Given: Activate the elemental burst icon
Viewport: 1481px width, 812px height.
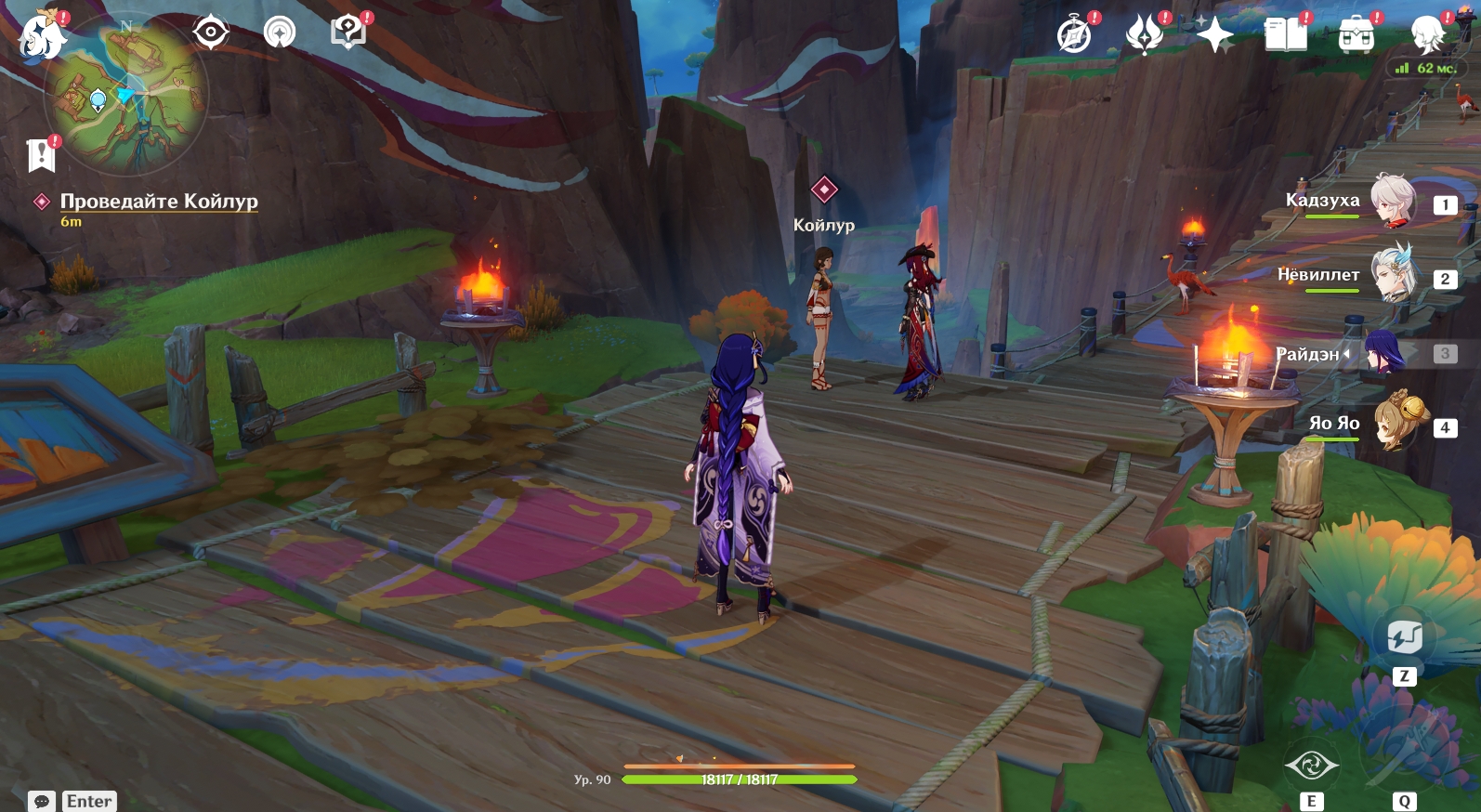Looking at the screenshot, I should coord(1404,754).
